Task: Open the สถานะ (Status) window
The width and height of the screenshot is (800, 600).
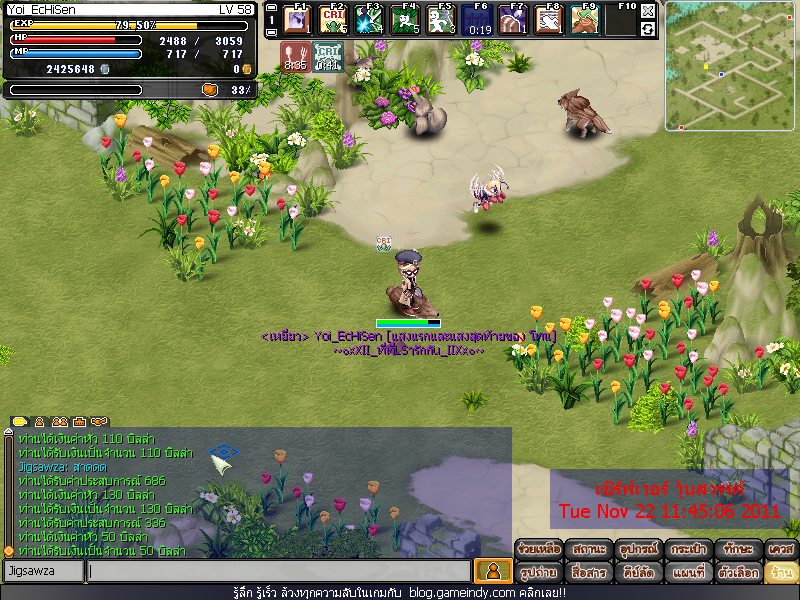Action: [x=589, y=549]
